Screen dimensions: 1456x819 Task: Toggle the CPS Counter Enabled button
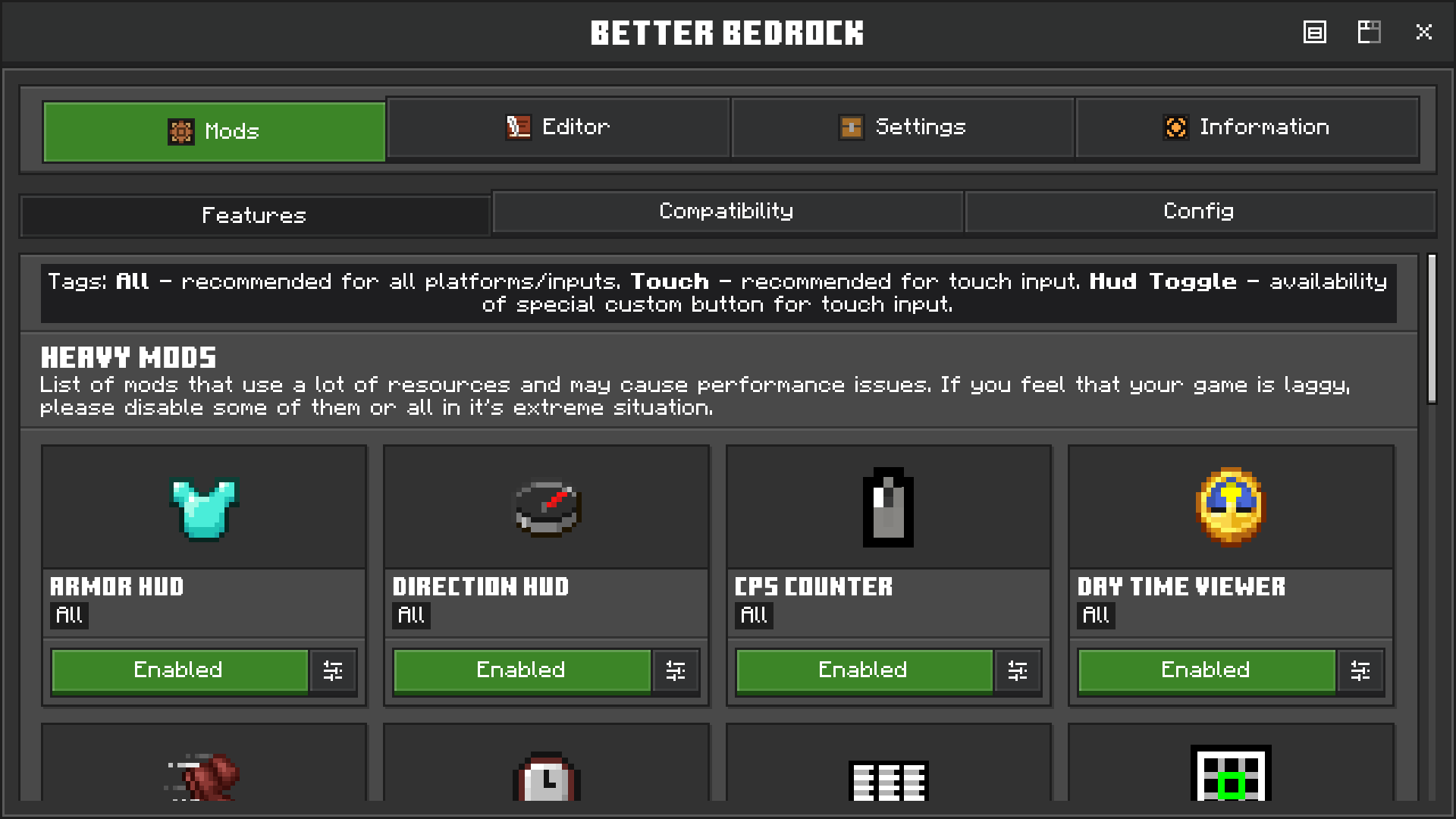coord(864,670)
